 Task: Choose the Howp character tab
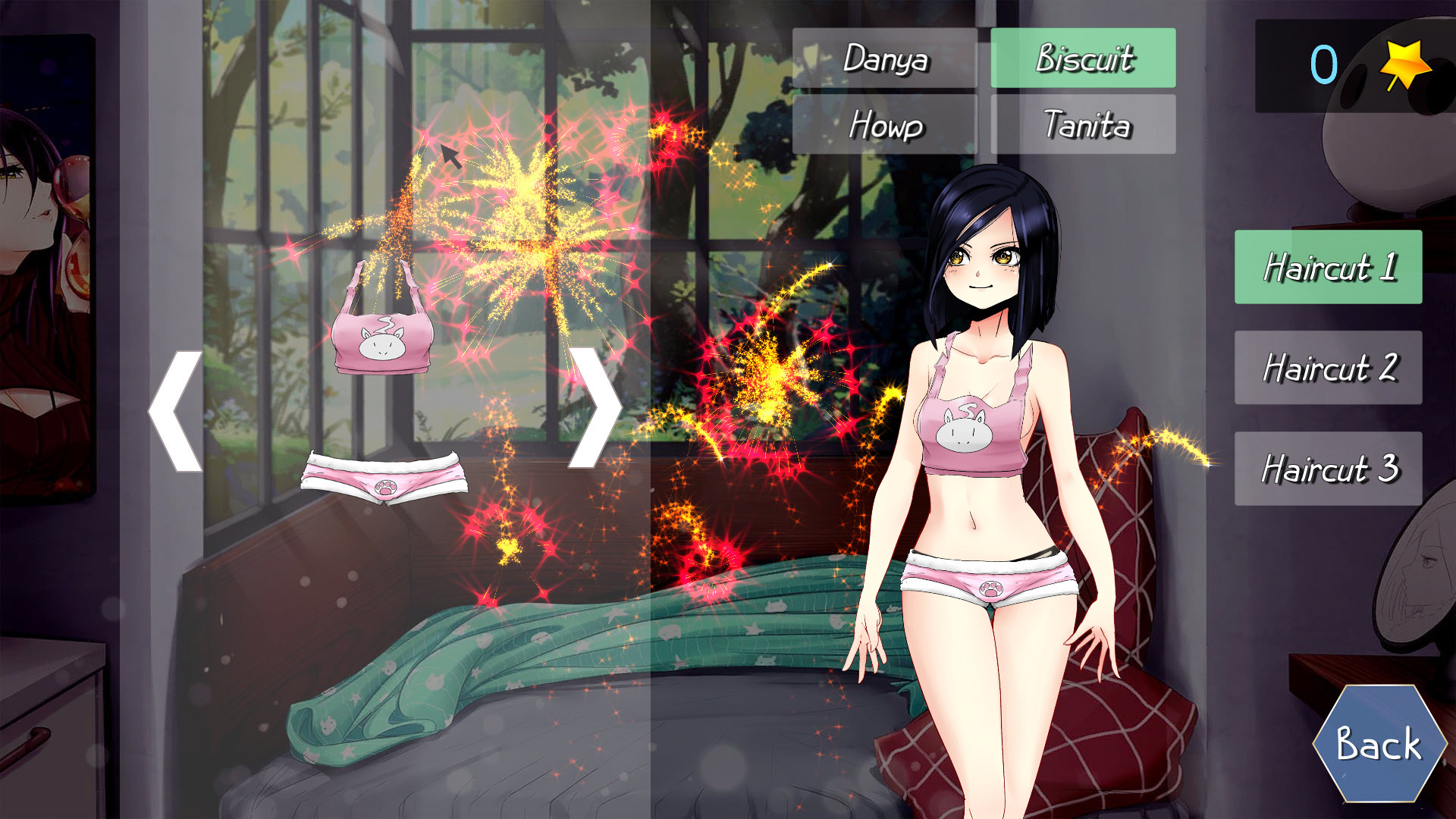tap(884, 124)
